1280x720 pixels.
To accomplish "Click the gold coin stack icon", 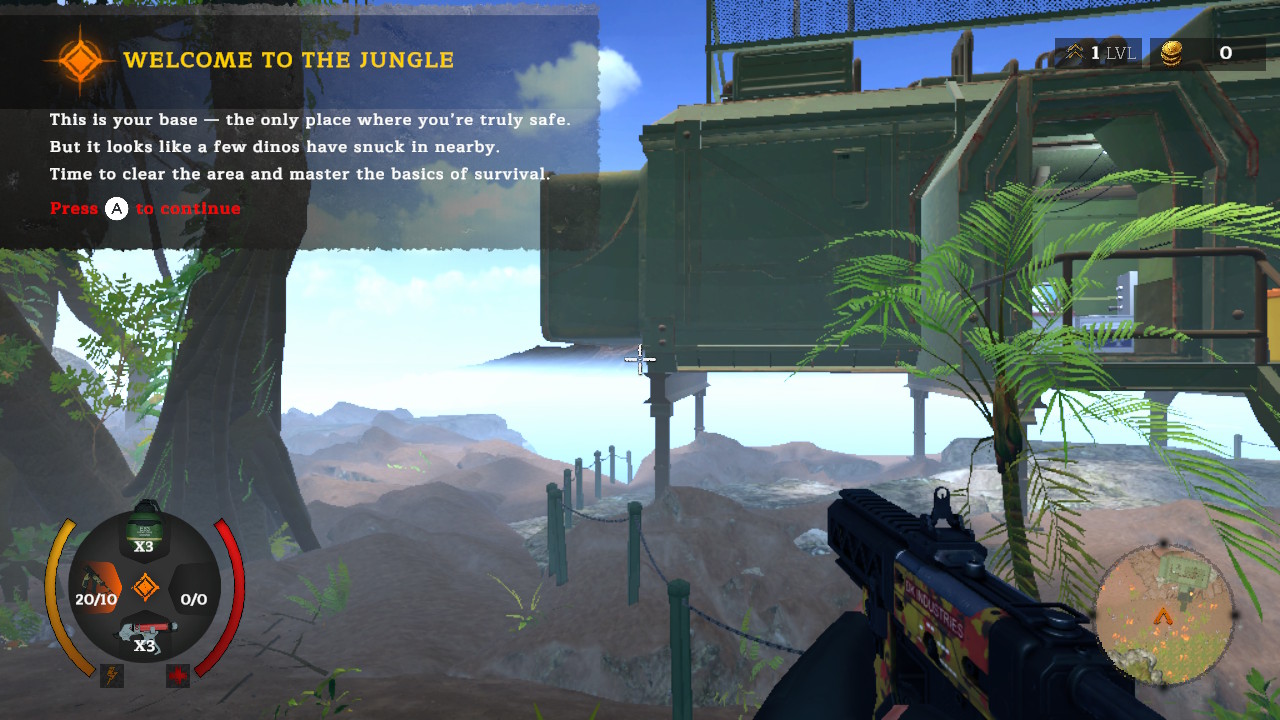I will point(1171,53).
